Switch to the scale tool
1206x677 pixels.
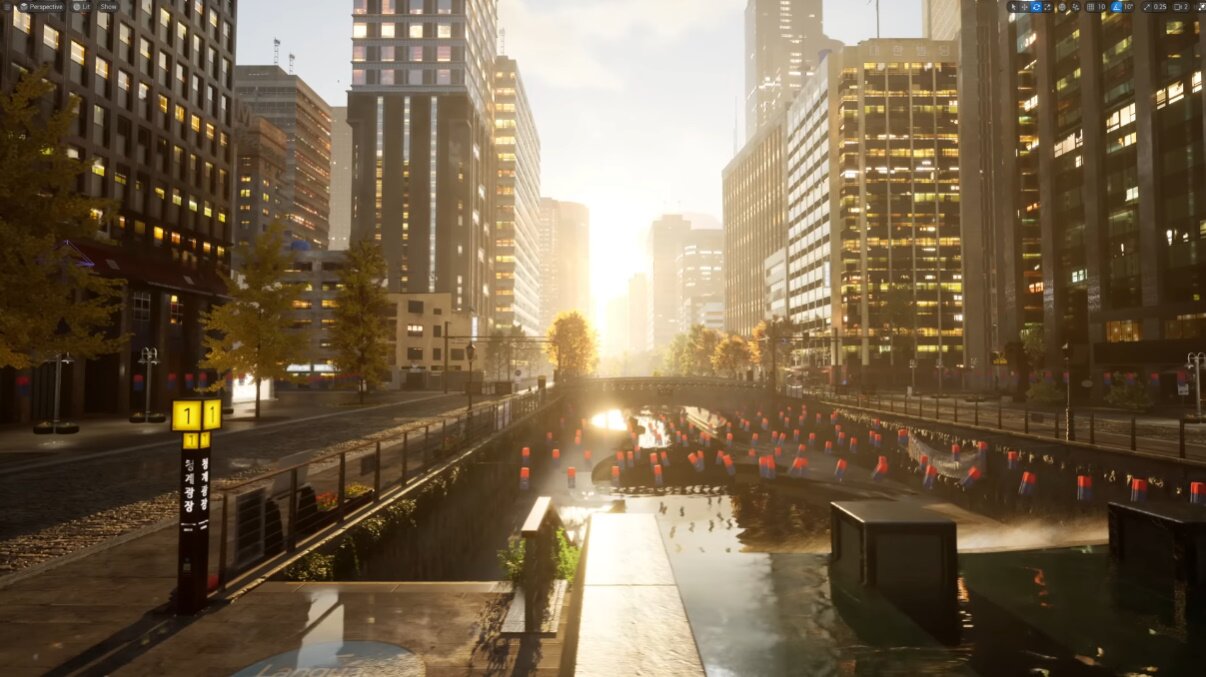point(1047,6)
